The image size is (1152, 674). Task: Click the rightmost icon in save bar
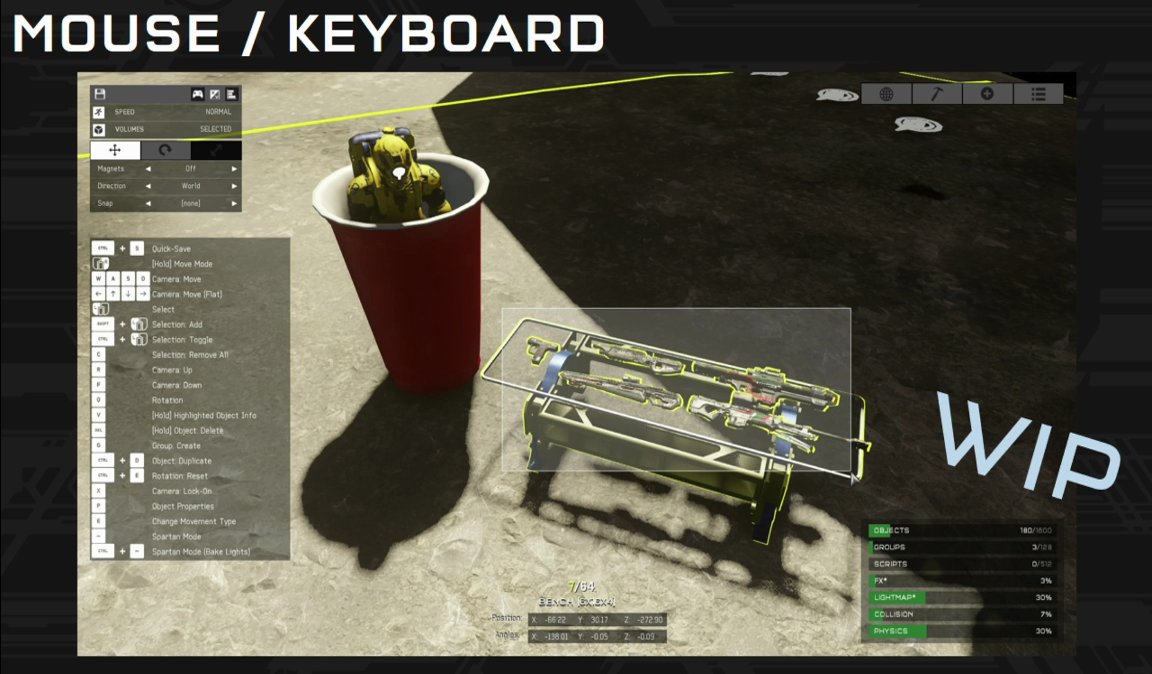click(x=230, y=94)
